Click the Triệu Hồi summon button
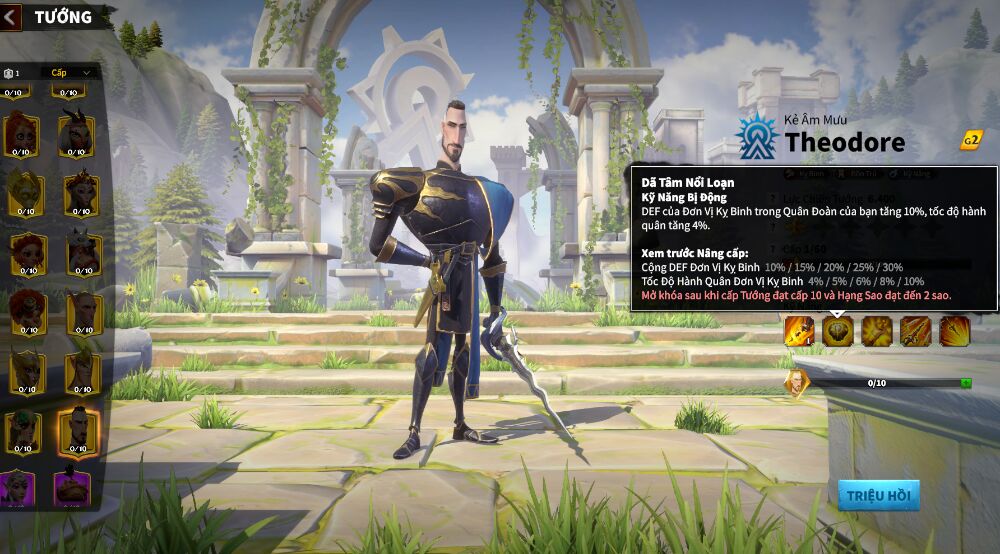 tap(878, 495)
